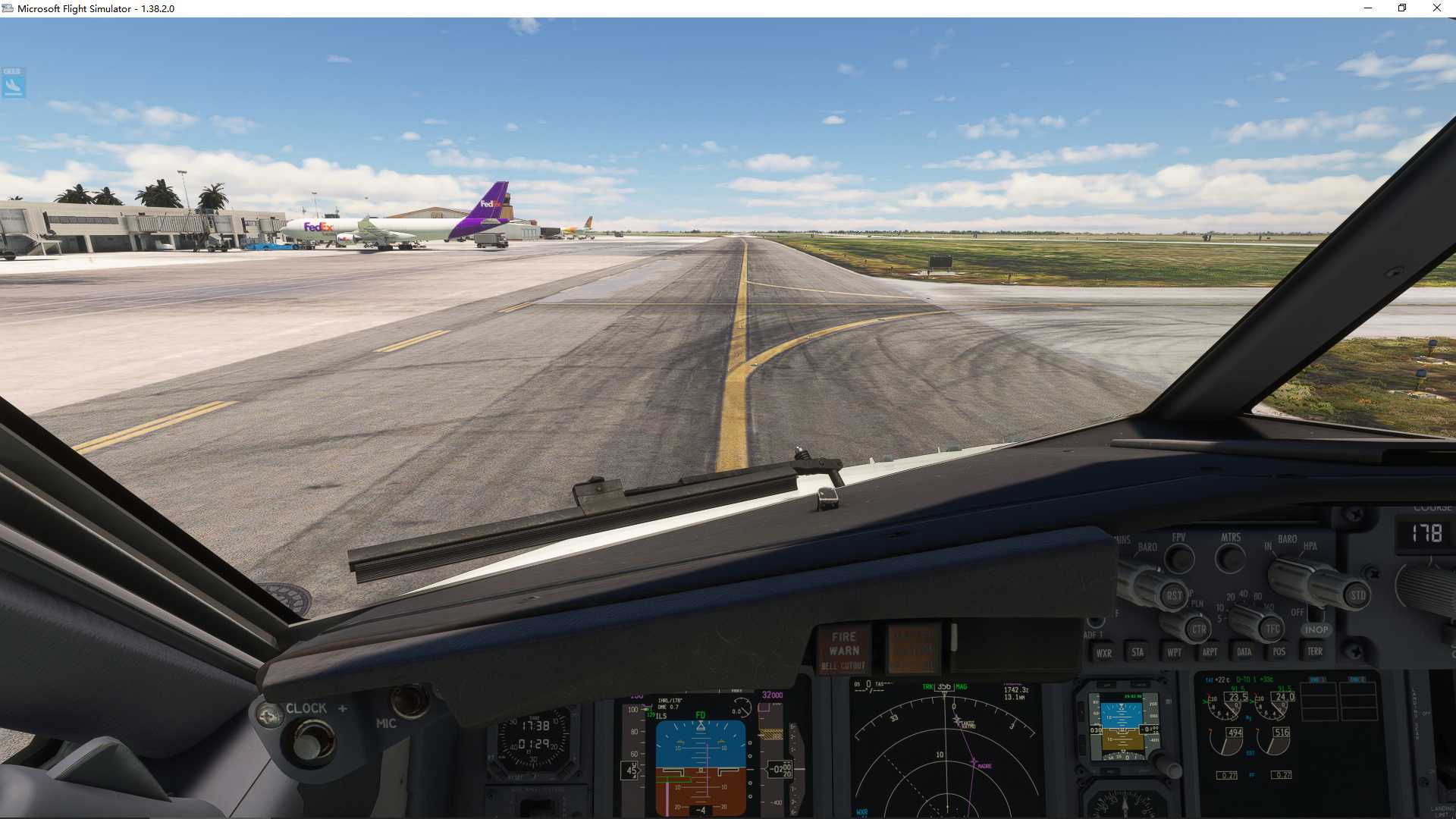
Task: Select the WXR weather radar button
Action: (1106, 652)
